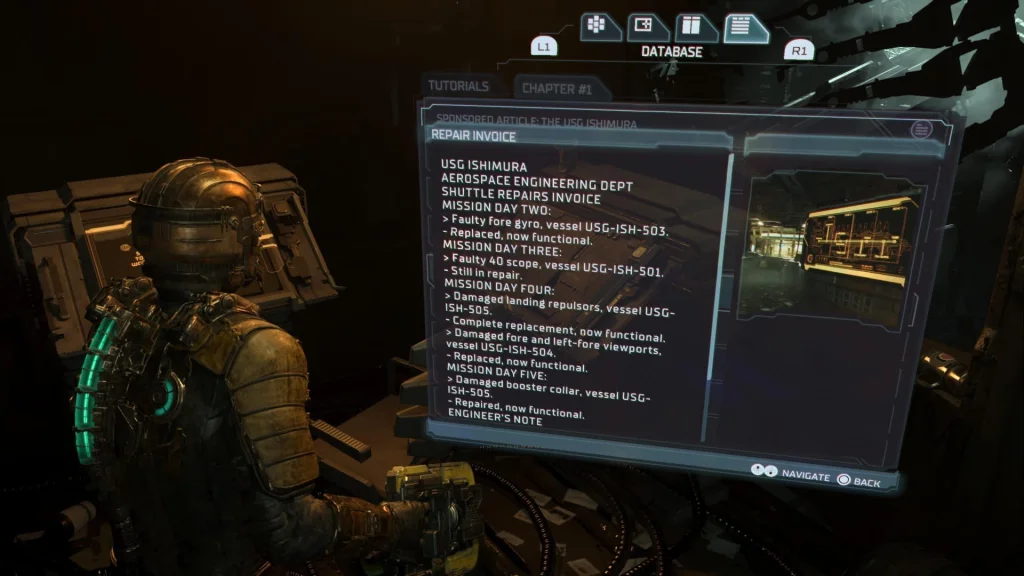The height and width of the screenshot is (576, 1024).
Task: Open the inventory grid tab
Action: click(x=597, y=26)
